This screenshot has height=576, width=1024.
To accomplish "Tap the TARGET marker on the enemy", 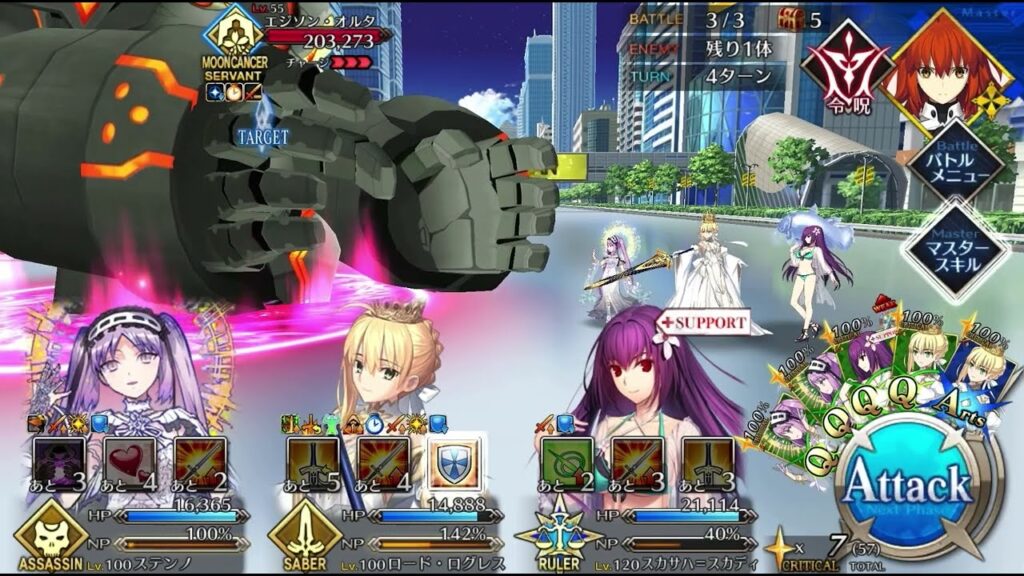I will (x=264, y=137).
